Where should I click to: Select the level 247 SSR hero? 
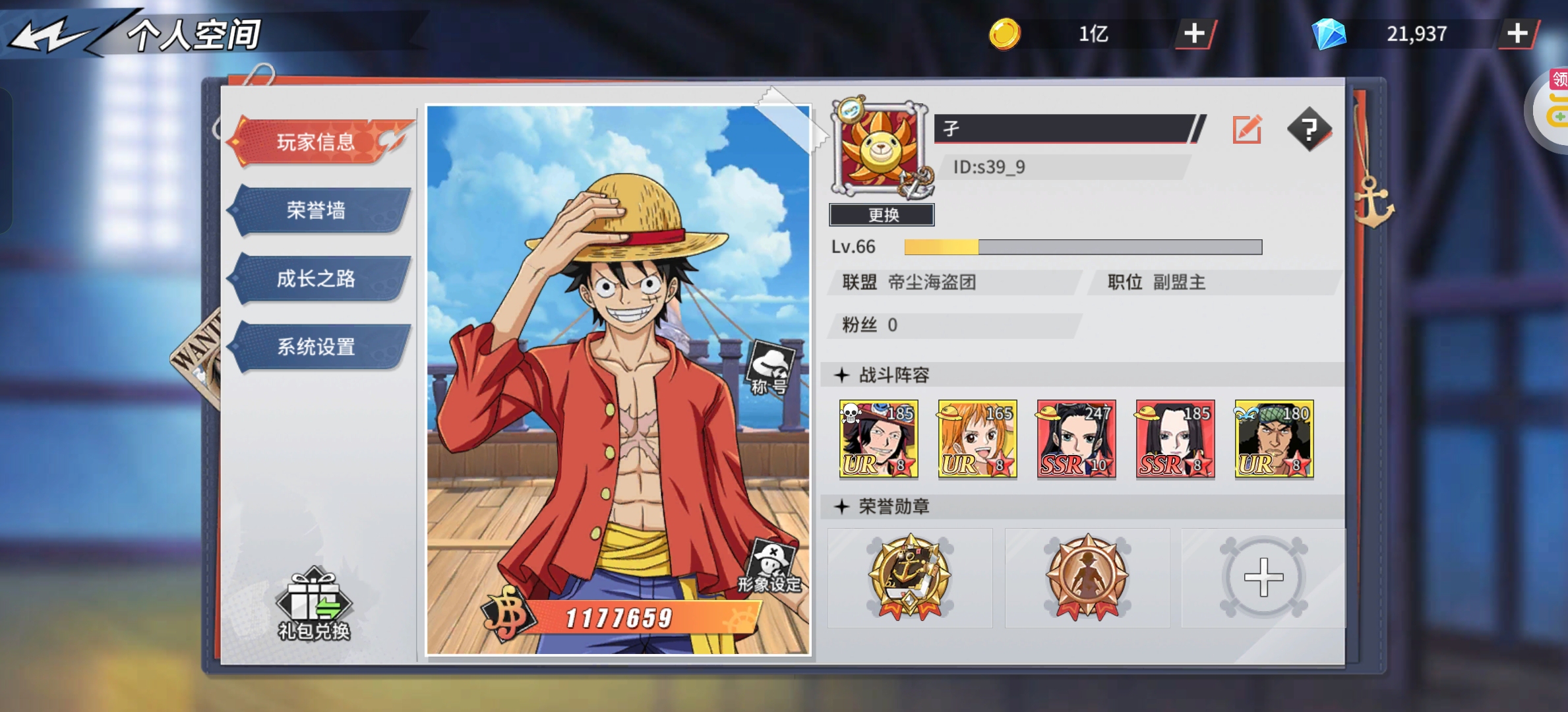pyautogui.click(x=1076, y=438)
